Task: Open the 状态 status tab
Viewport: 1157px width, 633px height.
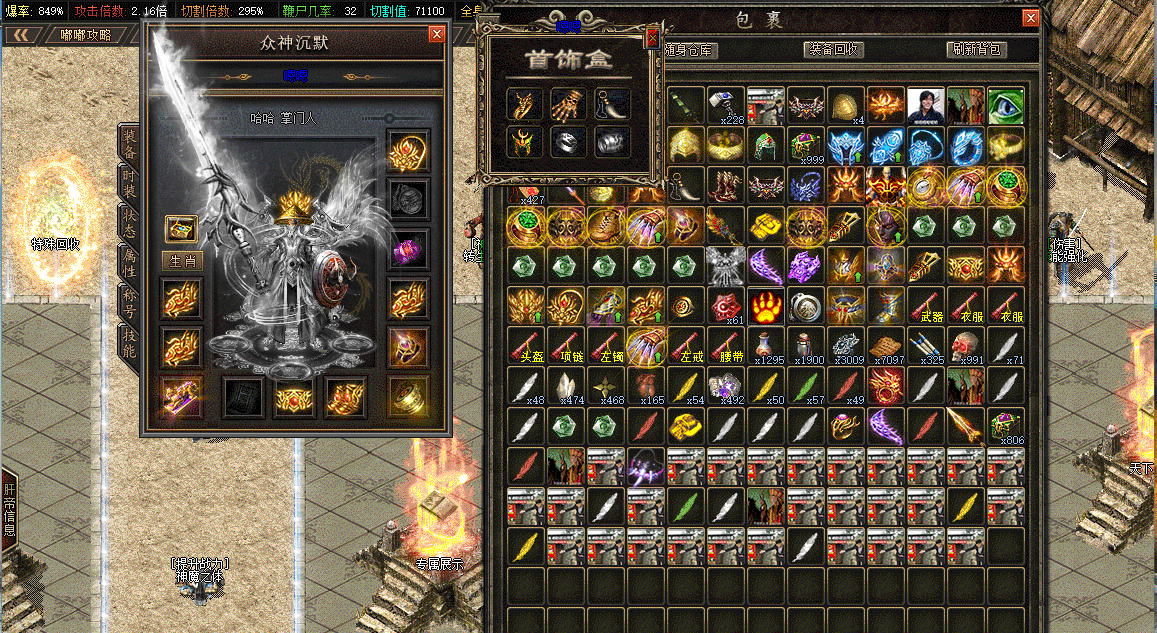Action: [x=128, y=223]
